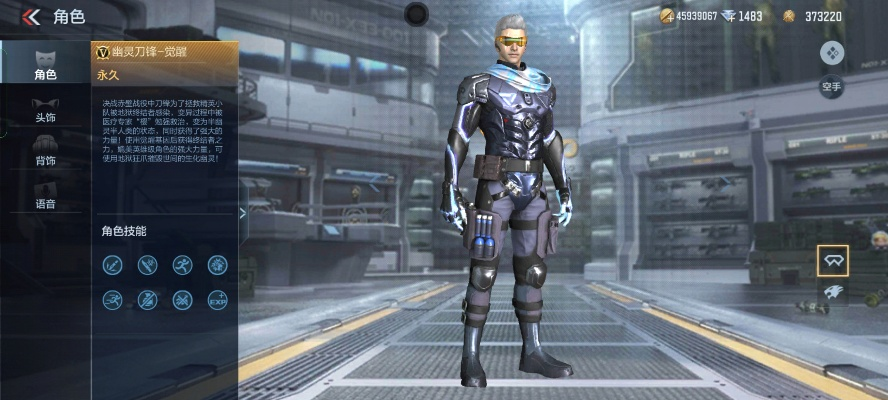
Task: Inspect the explosion-burst character skill icon
Action: click(x=217, y=265)
